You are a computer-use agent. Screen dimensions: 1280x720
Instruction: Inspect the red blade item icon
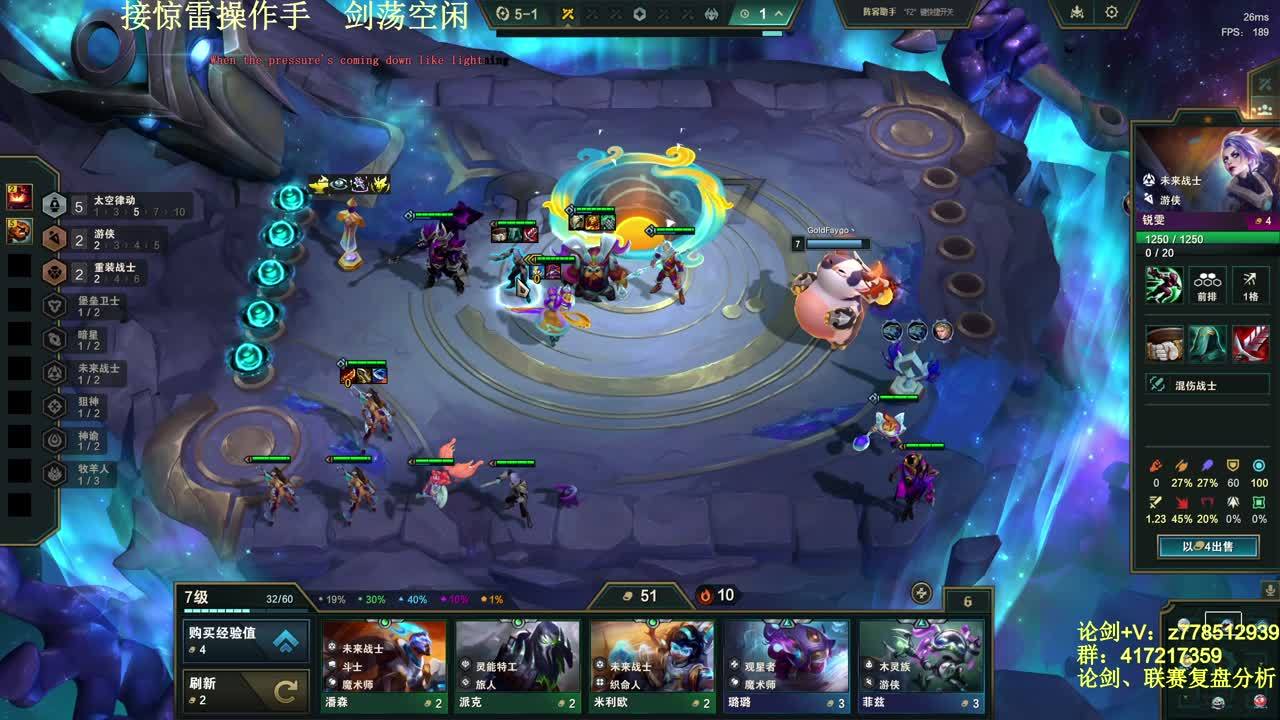(1250, 344)
